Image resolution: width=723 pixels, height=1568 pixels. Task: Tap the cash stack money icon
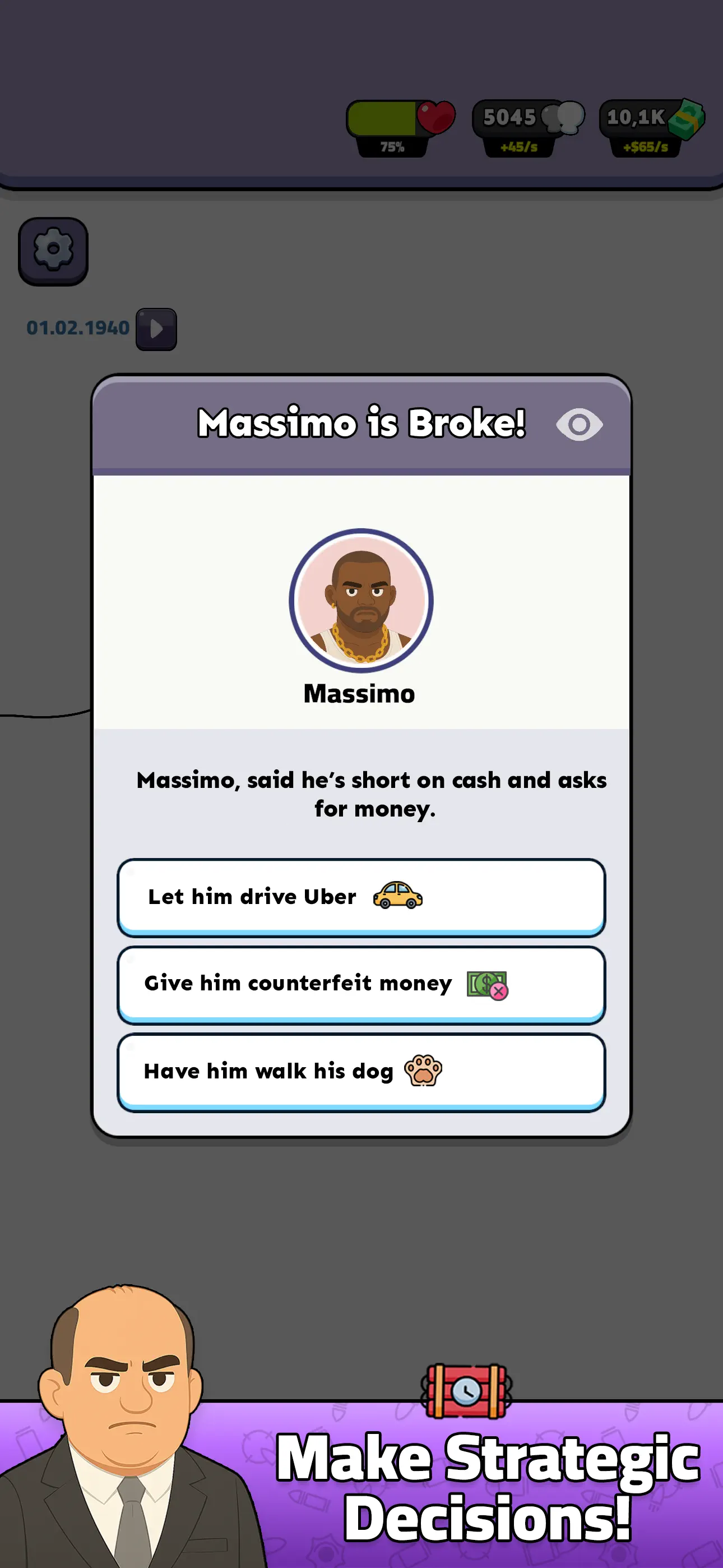[687, 119]
